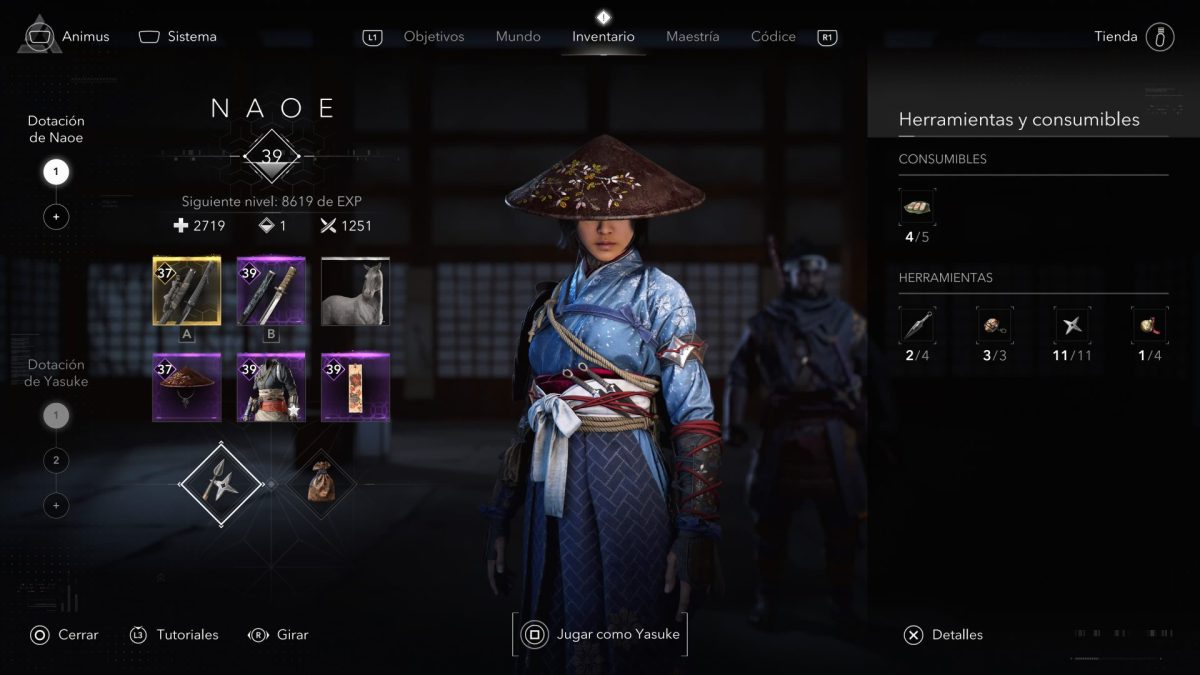Select the rations consumable slot
1200x675 pixels.
tap(917, 207)
